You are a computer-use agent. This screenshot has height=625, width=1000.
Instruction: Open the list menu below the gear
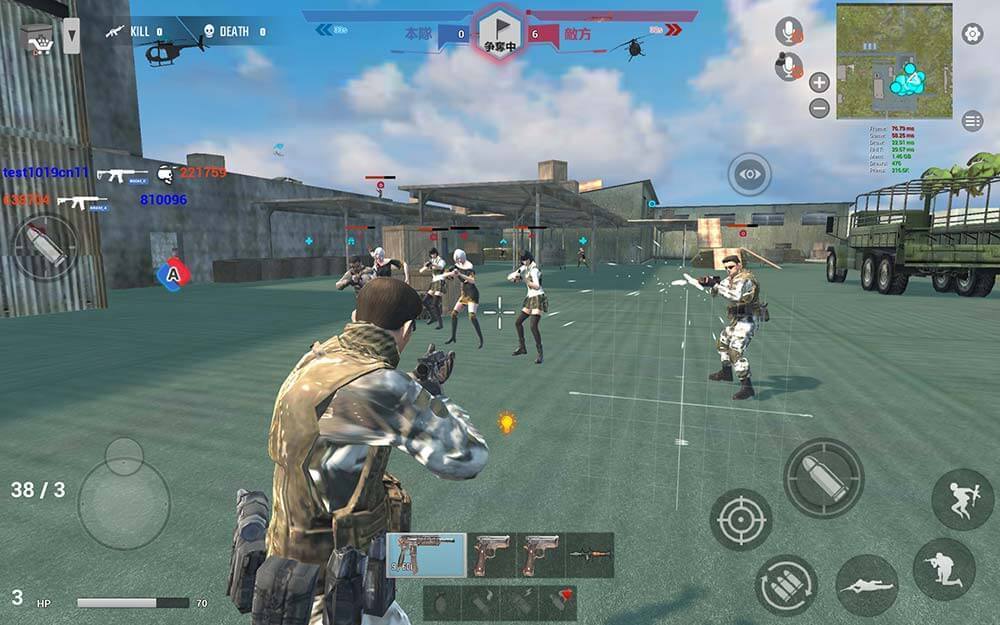[x=972, y=121]
